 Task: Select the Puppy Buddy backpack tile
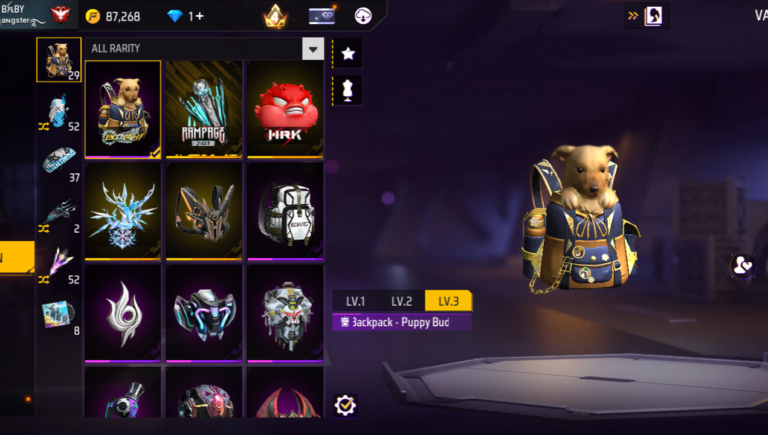pos(123,109)
